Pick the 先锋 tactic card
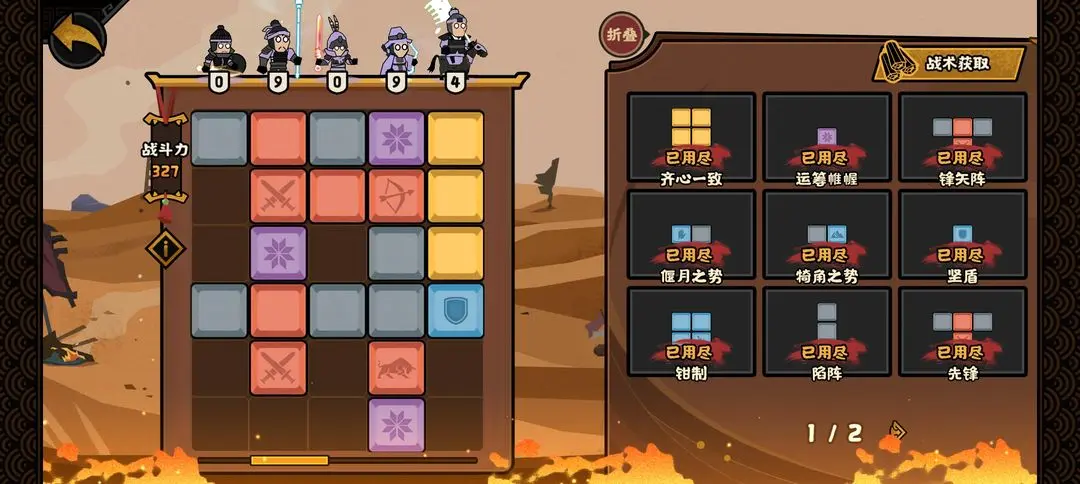This screenshot has width=1080, height=484. coord(962,332)
